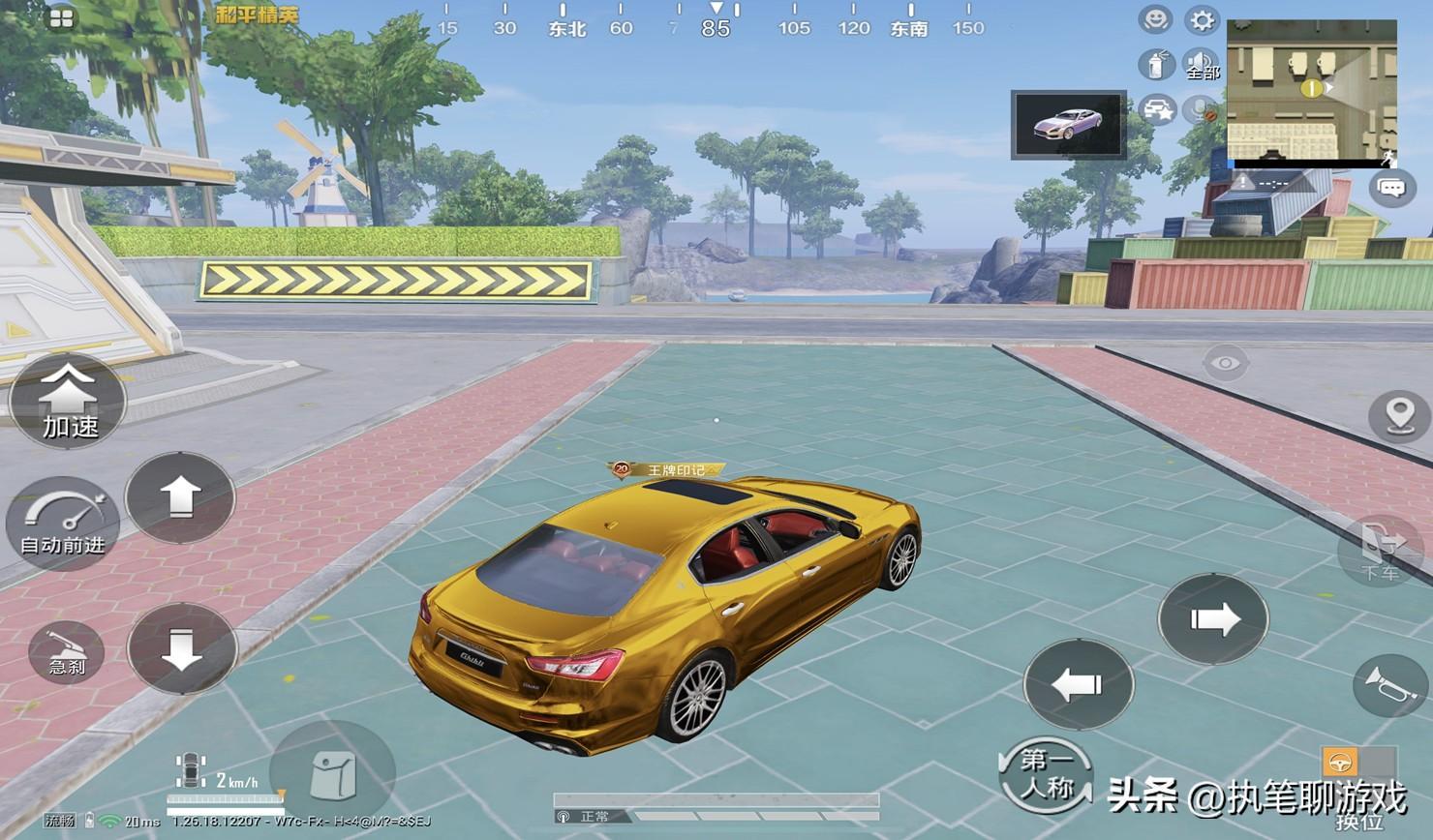Select the driver seat steering wheel slot
Image resolution: width=1433 pixels, height=840 pixels.
point(1340,762)
